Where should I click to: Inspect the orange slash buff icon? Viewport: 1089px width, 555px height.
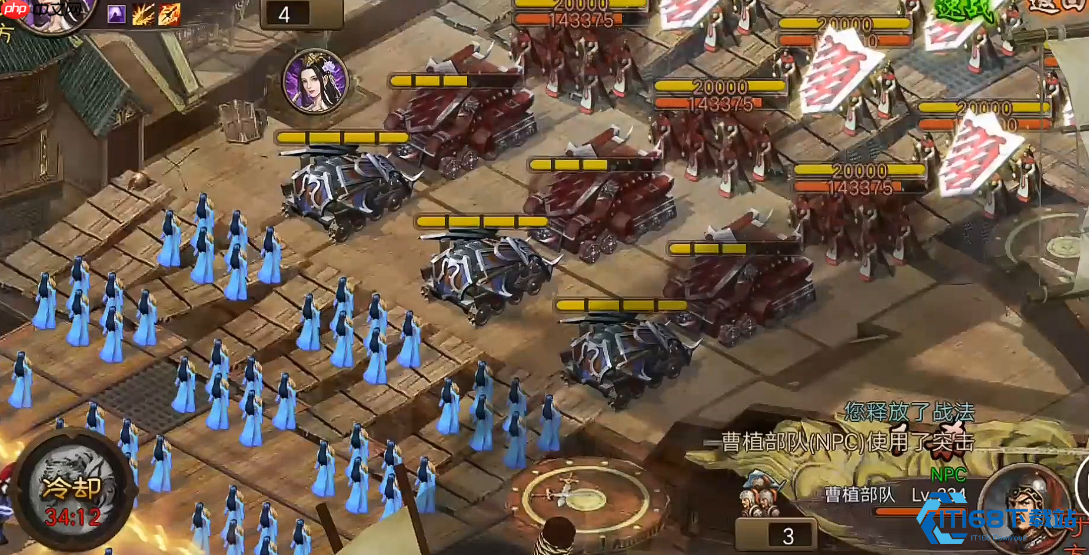[x=169, y=13]
